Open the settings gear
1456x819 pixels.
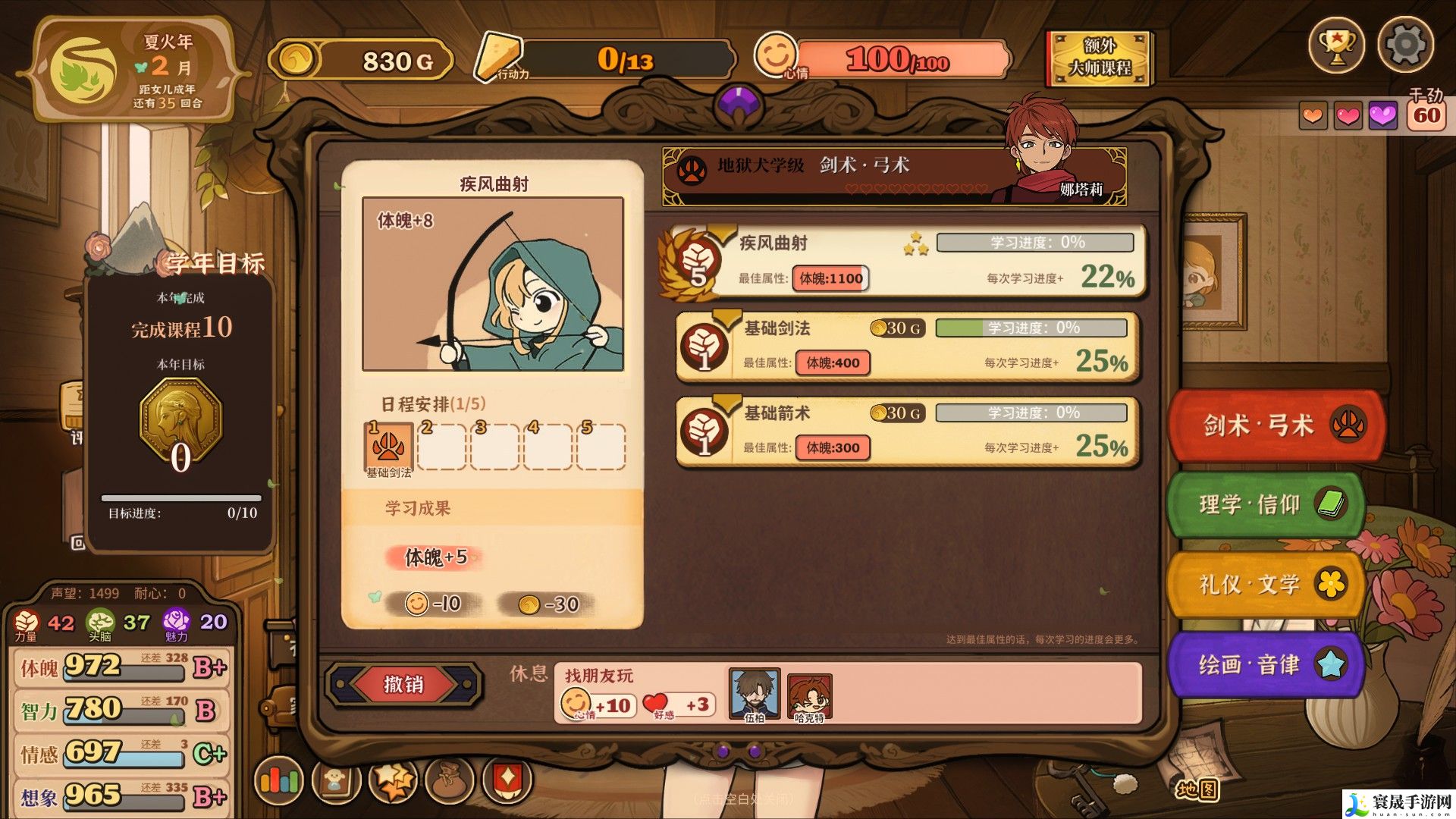pos(1404,45)
